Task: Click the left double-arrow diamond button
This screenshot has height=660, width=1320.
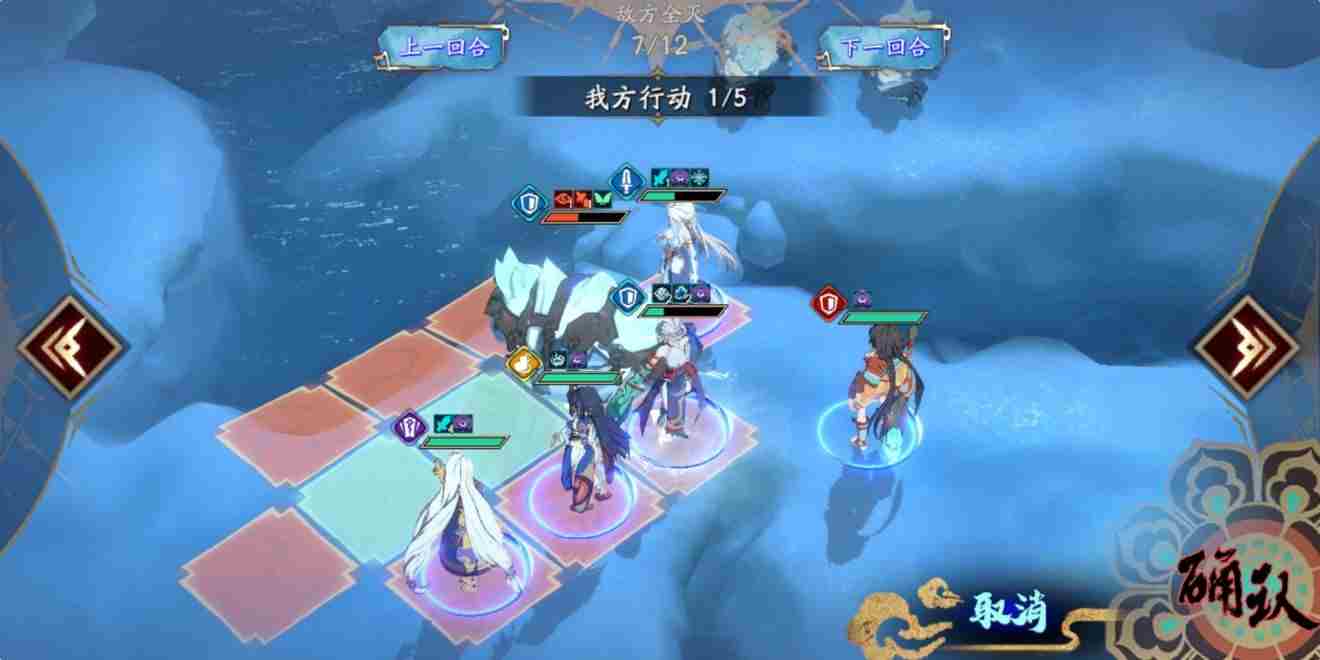Action: click(x=71, y=347)
